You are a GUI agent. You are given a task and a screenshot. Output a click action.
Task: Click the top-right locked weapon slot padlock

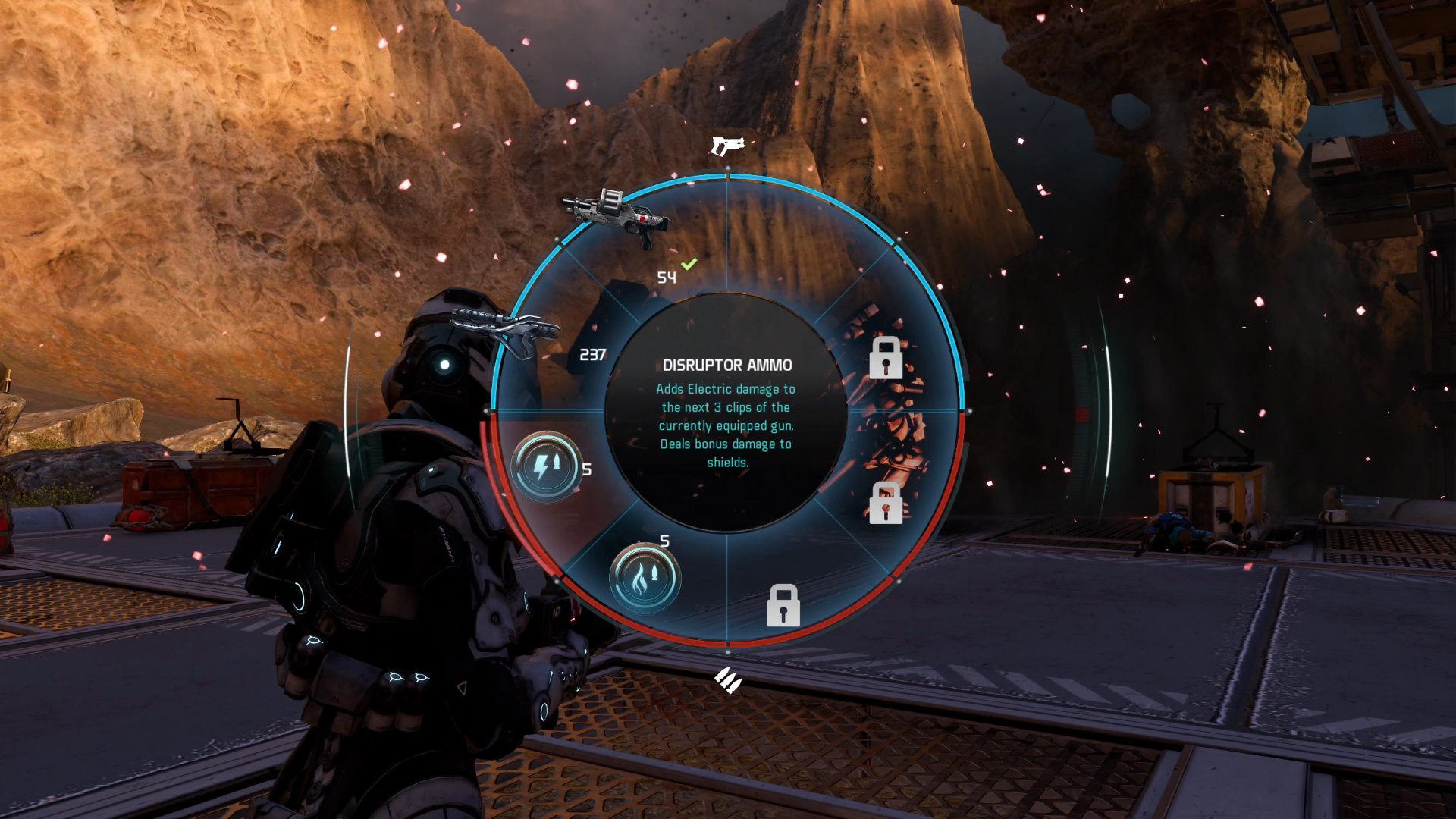click(884, 359)
